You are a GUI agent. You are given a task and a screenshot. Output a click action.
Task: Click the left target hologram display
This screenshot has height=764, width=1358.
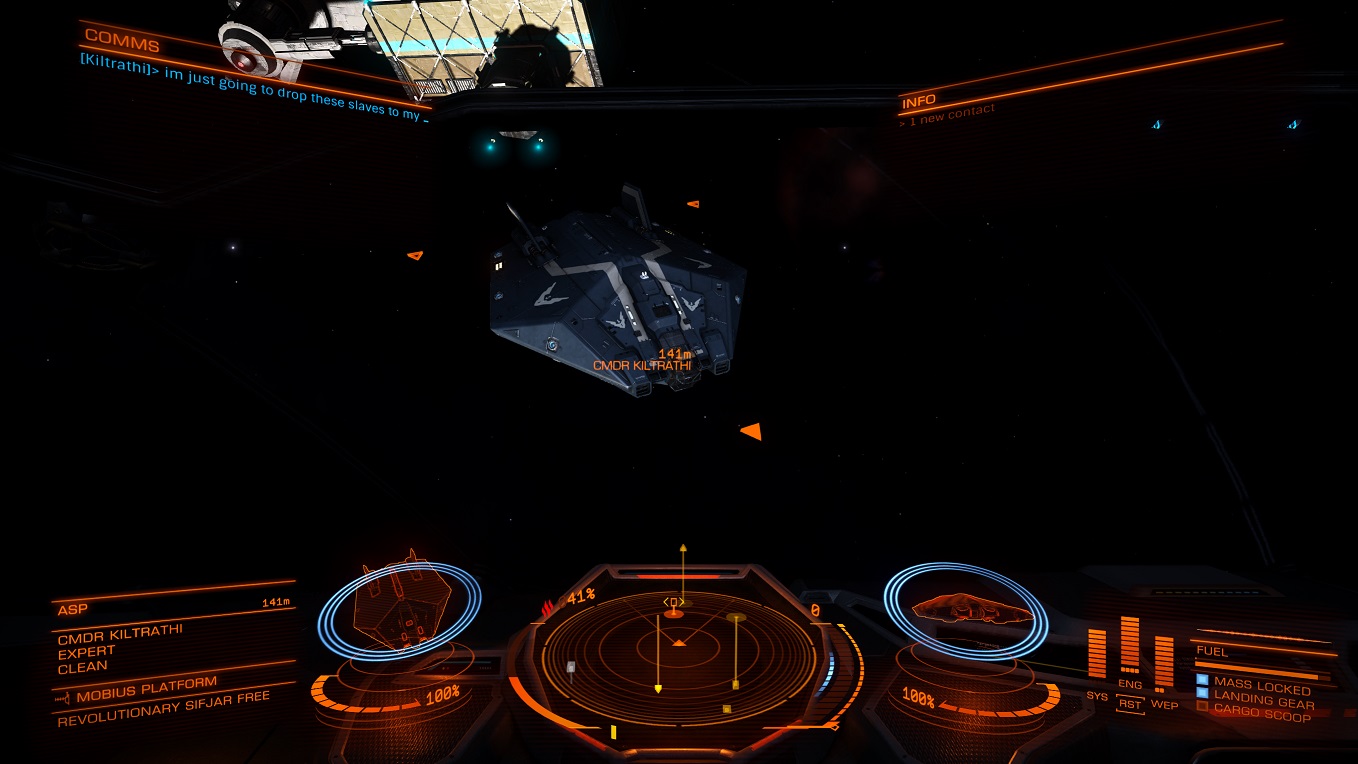(x=400, y=610)
